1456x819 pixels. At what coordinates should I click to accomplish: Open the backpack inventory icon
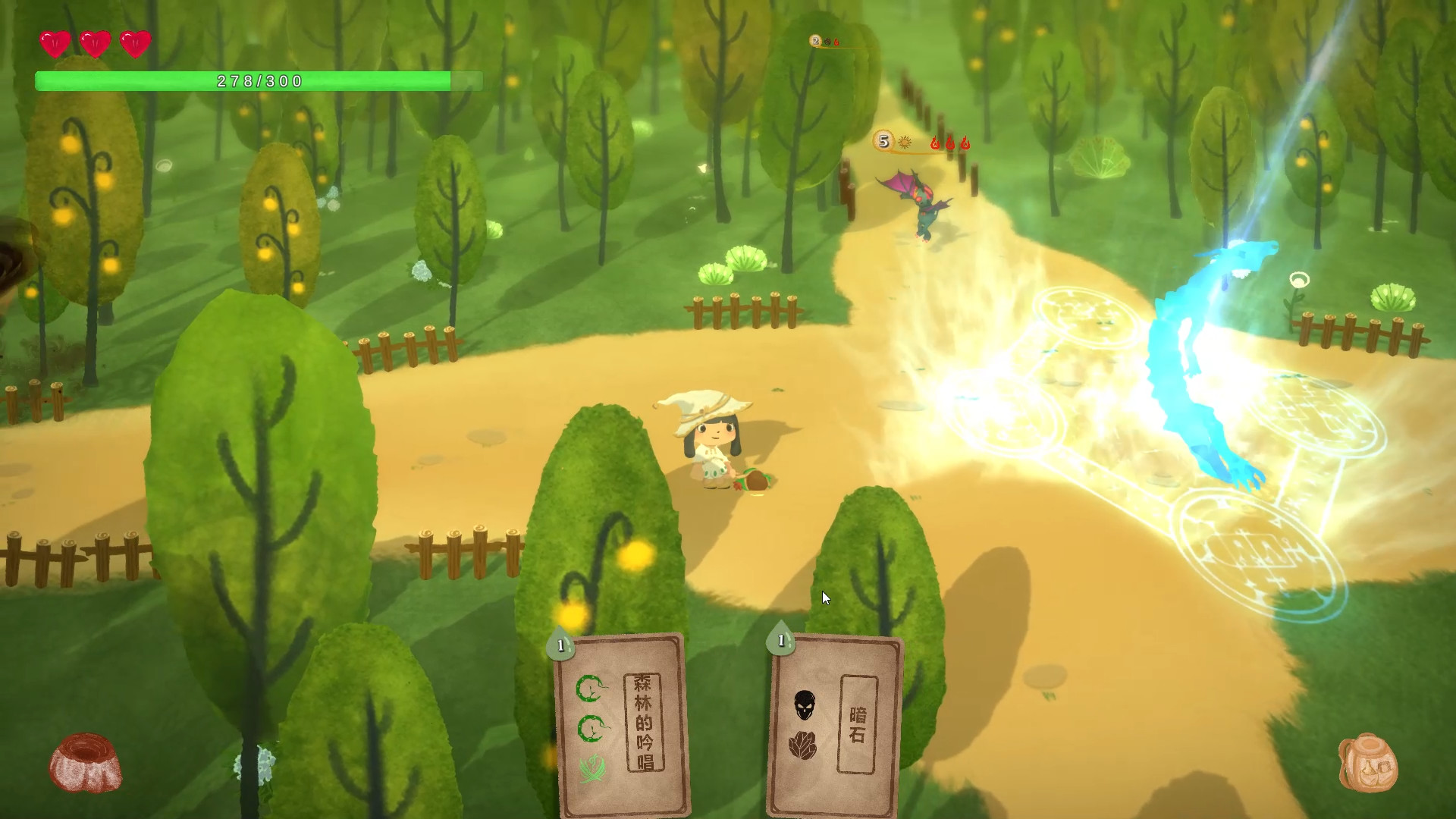click(1367, 763)
